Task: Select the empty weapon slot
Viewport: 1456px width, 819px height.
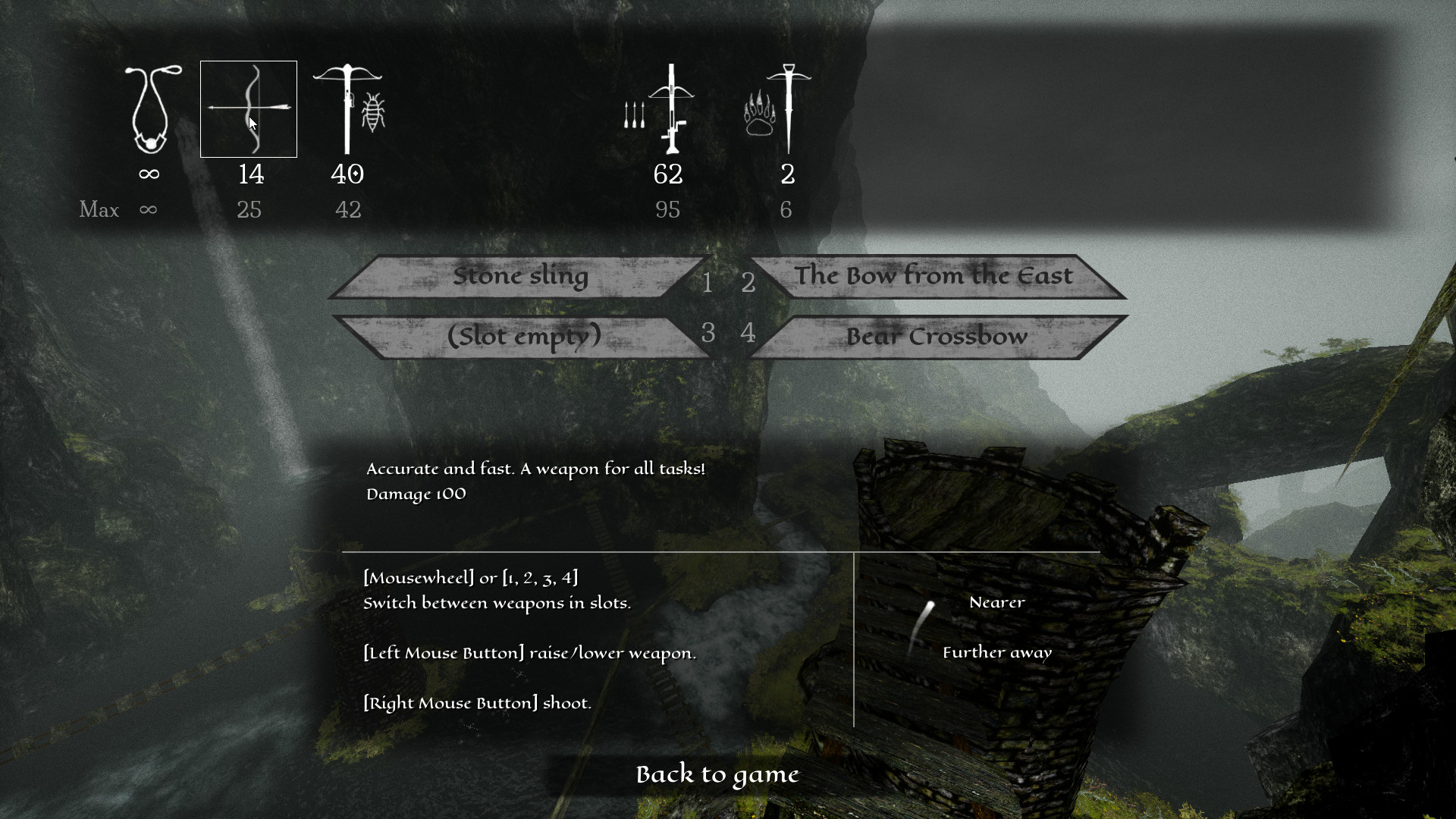Action: (x=522, y=336)
